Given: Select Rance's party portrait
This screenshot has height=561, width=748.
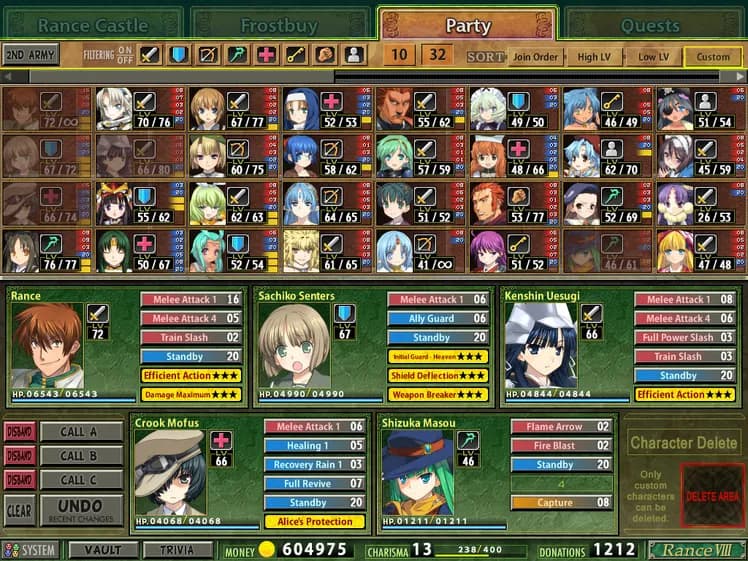Looking at the screenshot, I should coord(46,347).
